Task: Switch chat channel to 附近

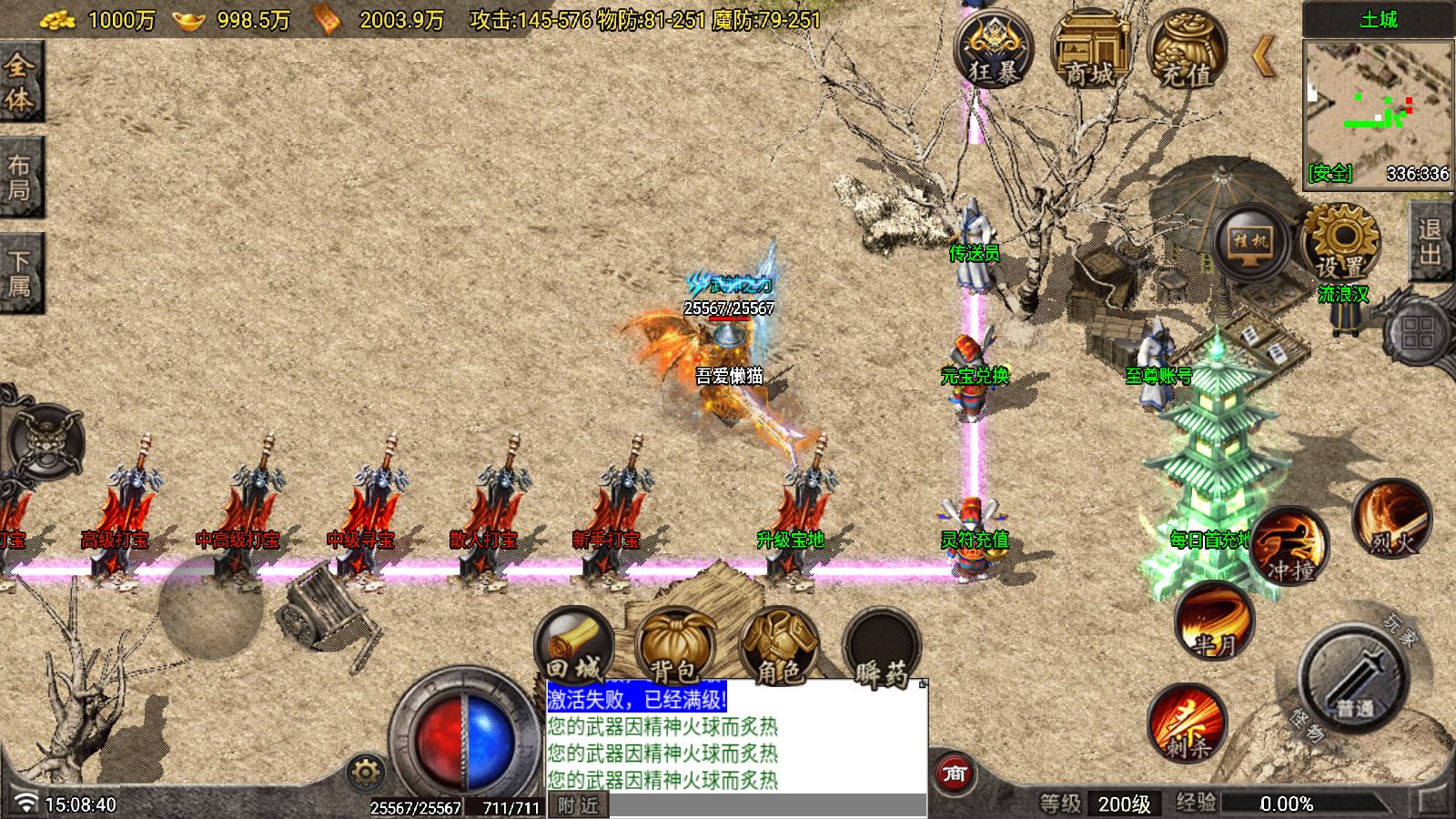Action: point(579,805)
